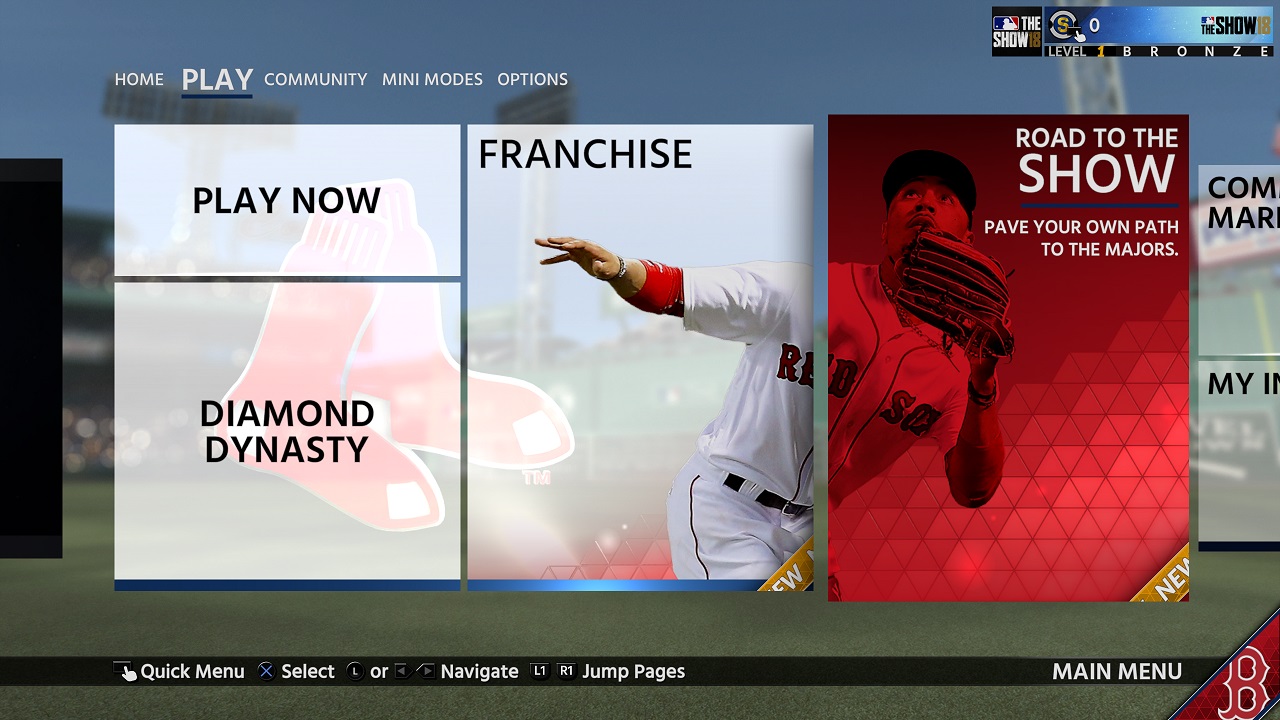Go to the MINI MODES tab
1280x720 pixels.
[x=432, y=79]
